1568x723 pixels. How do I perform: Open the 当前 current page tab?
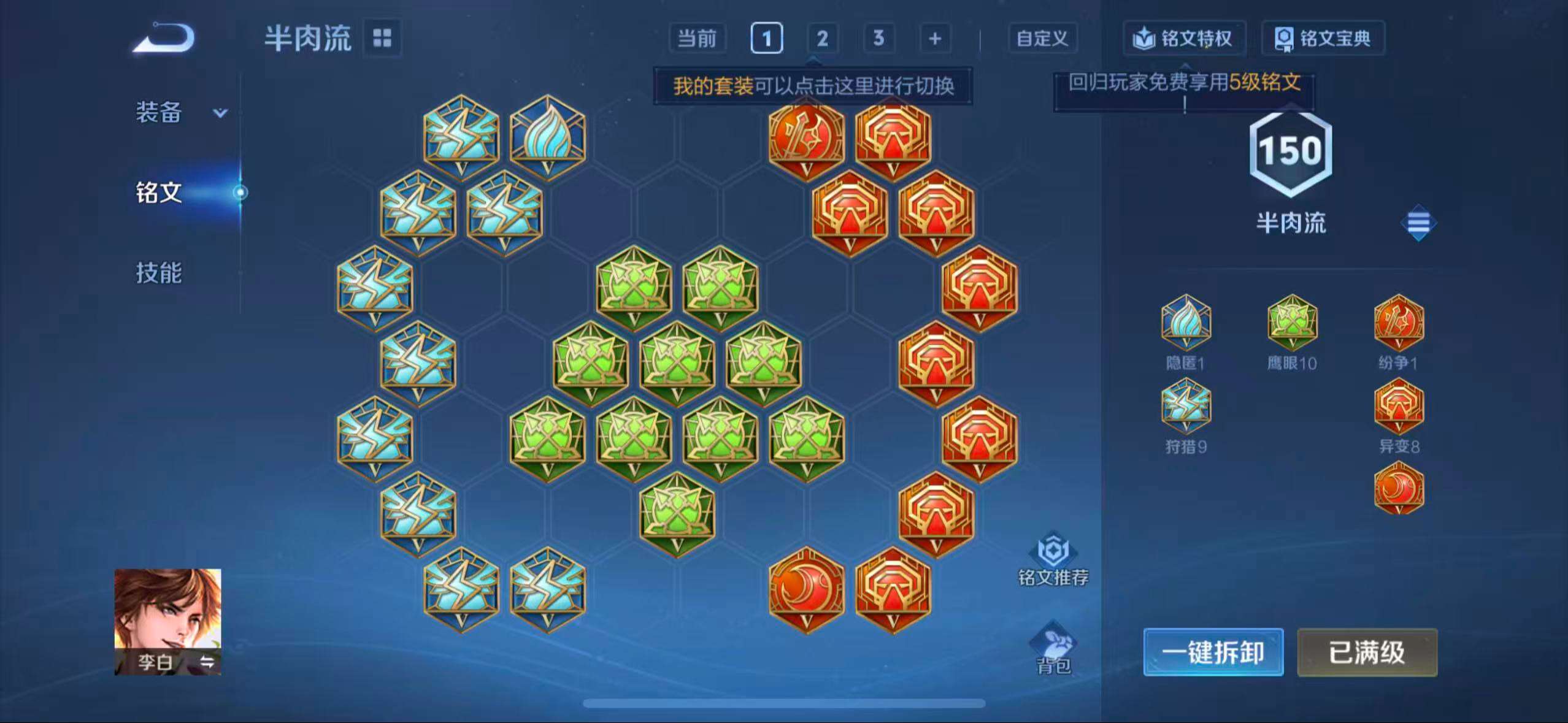coord(698,38)
